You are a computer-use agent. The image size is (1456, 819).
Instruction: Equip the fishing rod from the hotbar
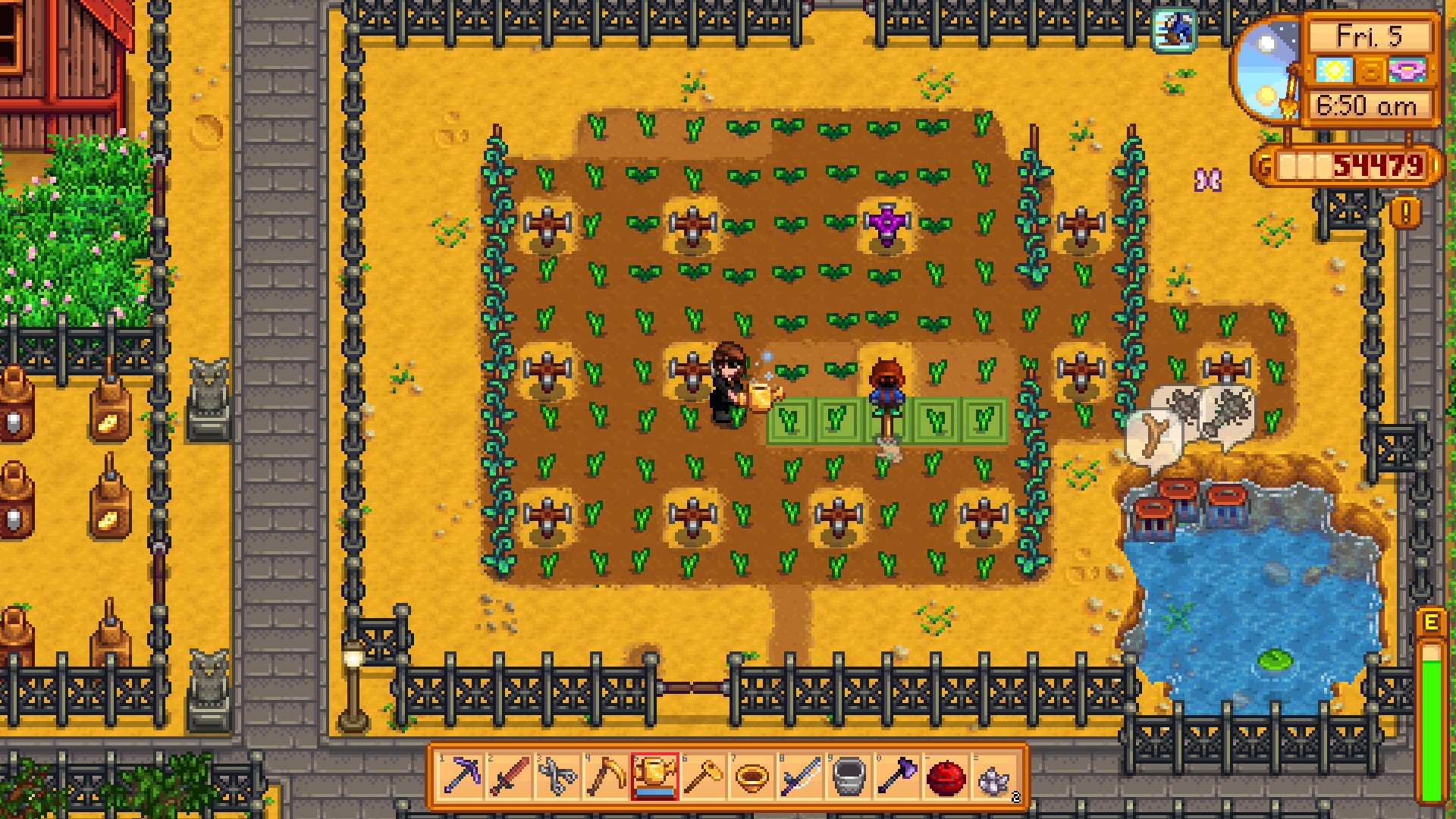click(800, 777)
